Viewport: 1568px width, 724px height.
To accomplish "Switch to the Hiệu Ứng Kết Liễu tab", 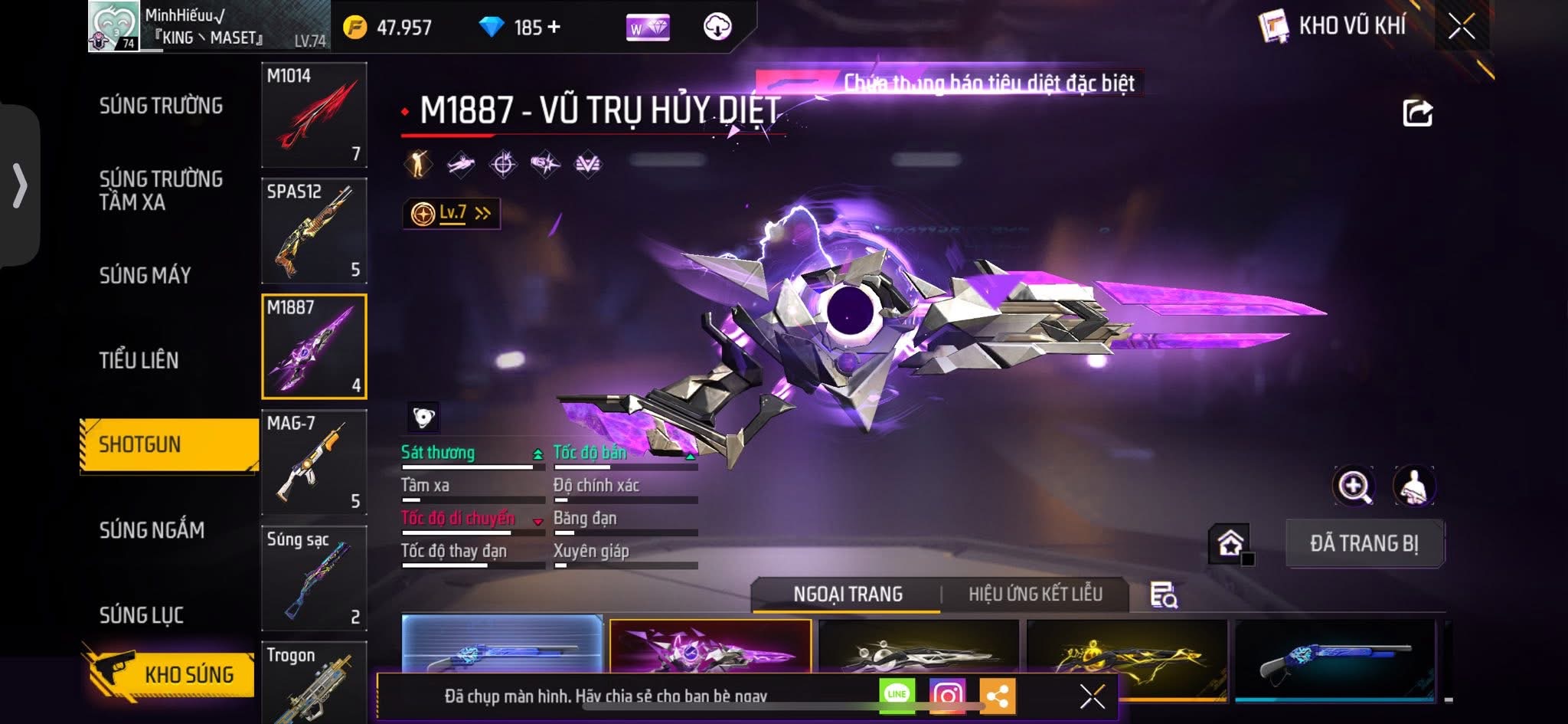I will pyautogui.click(x=1035, y=594).
